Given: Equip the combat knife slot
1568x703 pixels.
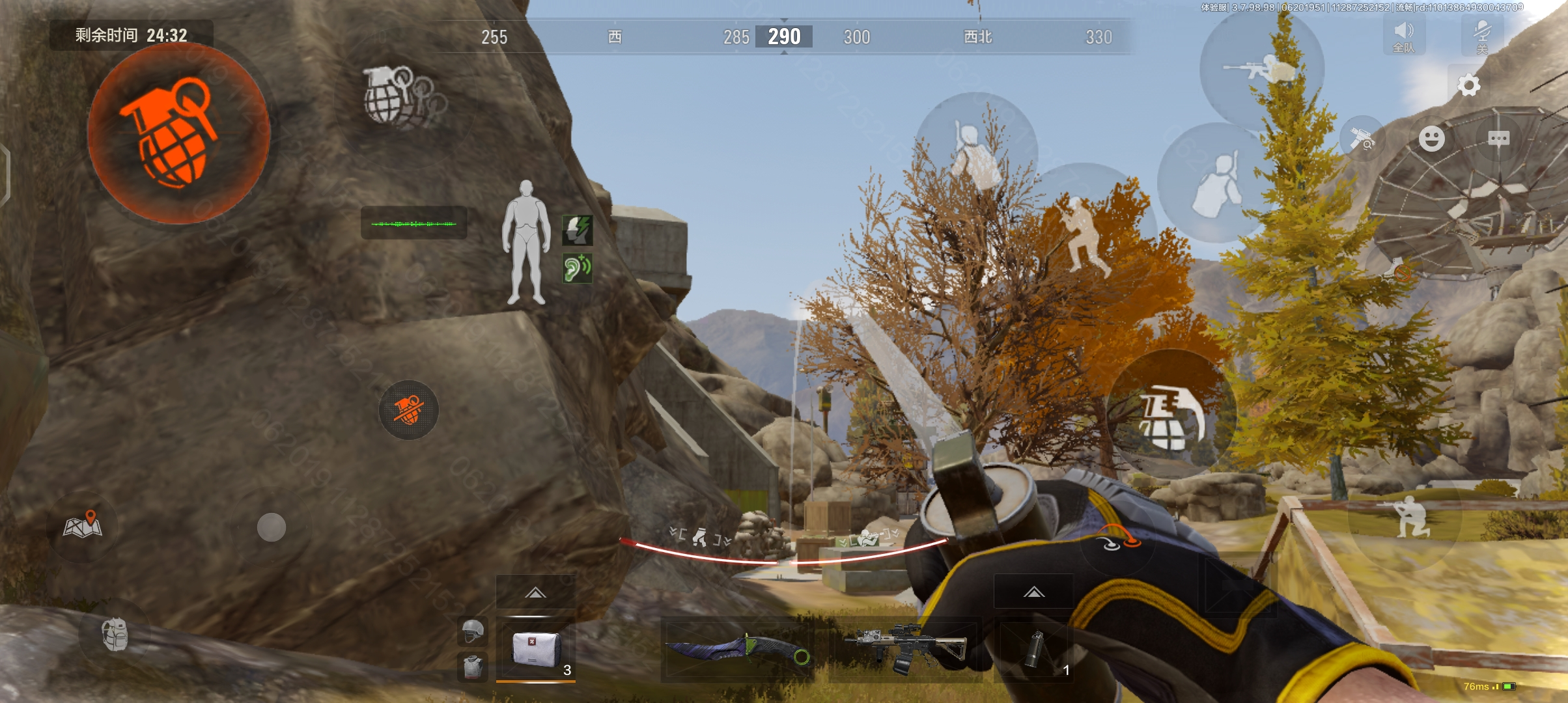Looking at the screenshot, I should point(737,650).
